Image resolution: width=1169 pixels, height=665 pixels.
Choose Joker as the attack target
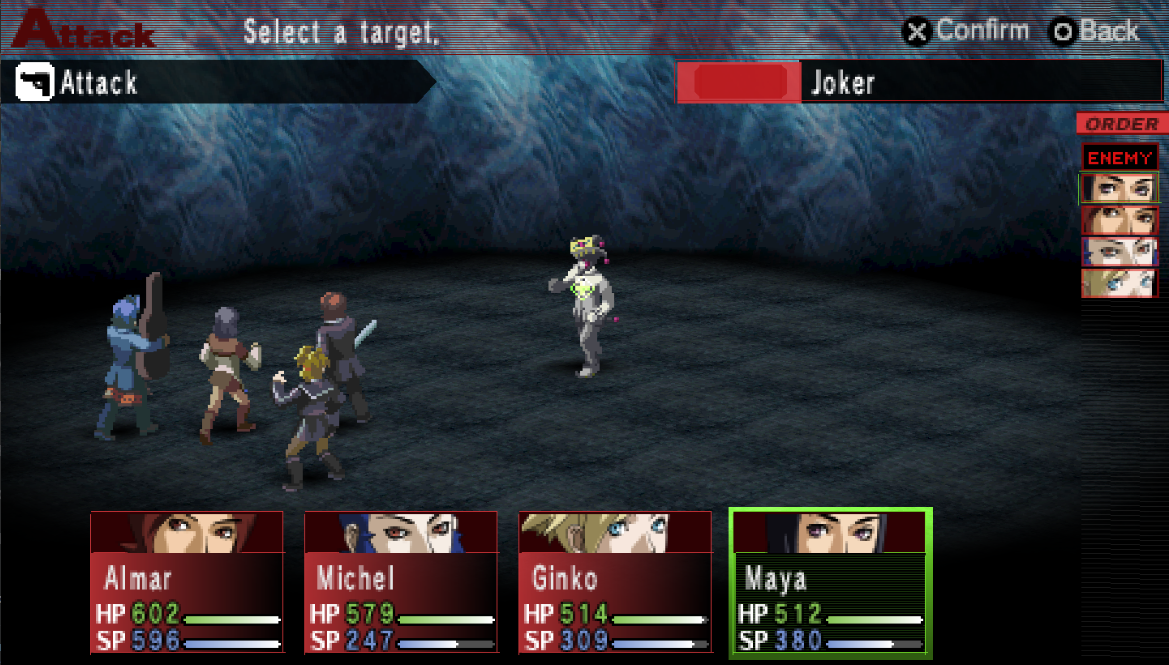585,305
